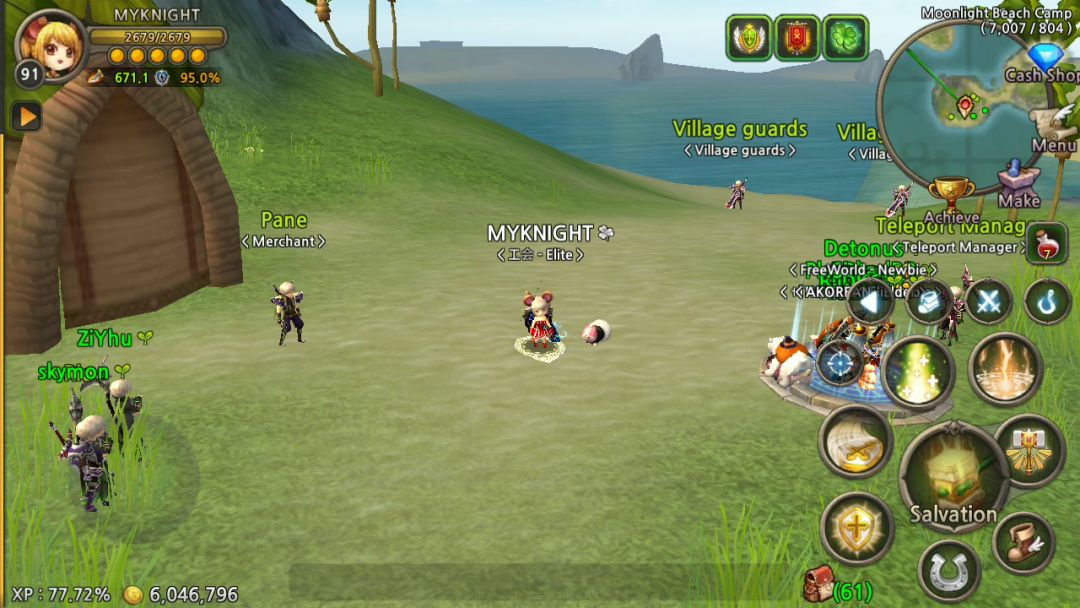Use the red health potion
The image size is (1080, 608).
click(1046, 243)
